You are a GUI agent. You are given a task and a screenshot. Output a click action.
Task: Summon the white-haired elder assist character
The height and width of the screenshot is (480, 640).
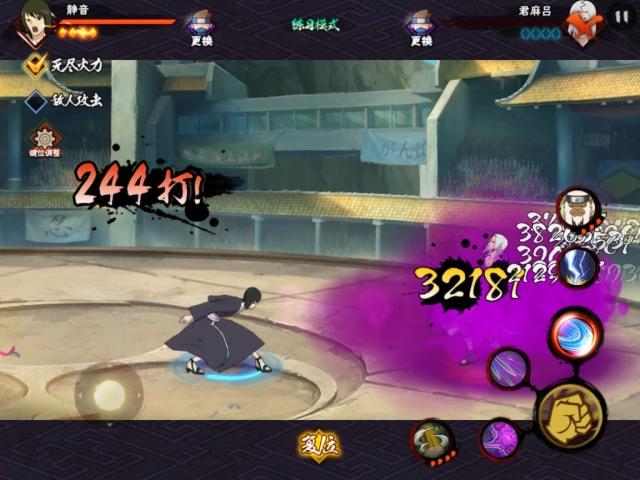[x=576, y=207]
